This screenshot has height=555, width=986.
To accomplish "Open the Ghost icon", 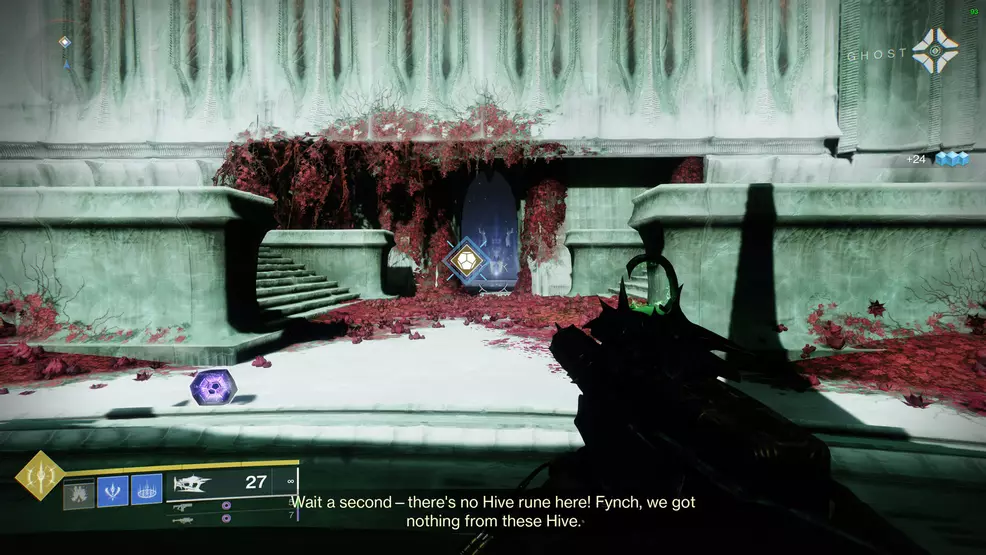I will 934,51.
